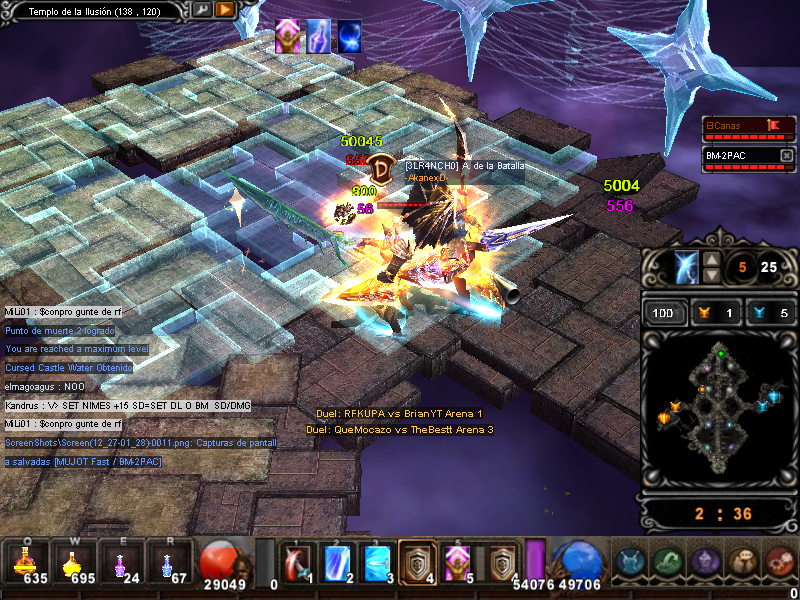Open the green round menu icon
The width and height of the screenshot is (800, 600).
pos(668,562)
